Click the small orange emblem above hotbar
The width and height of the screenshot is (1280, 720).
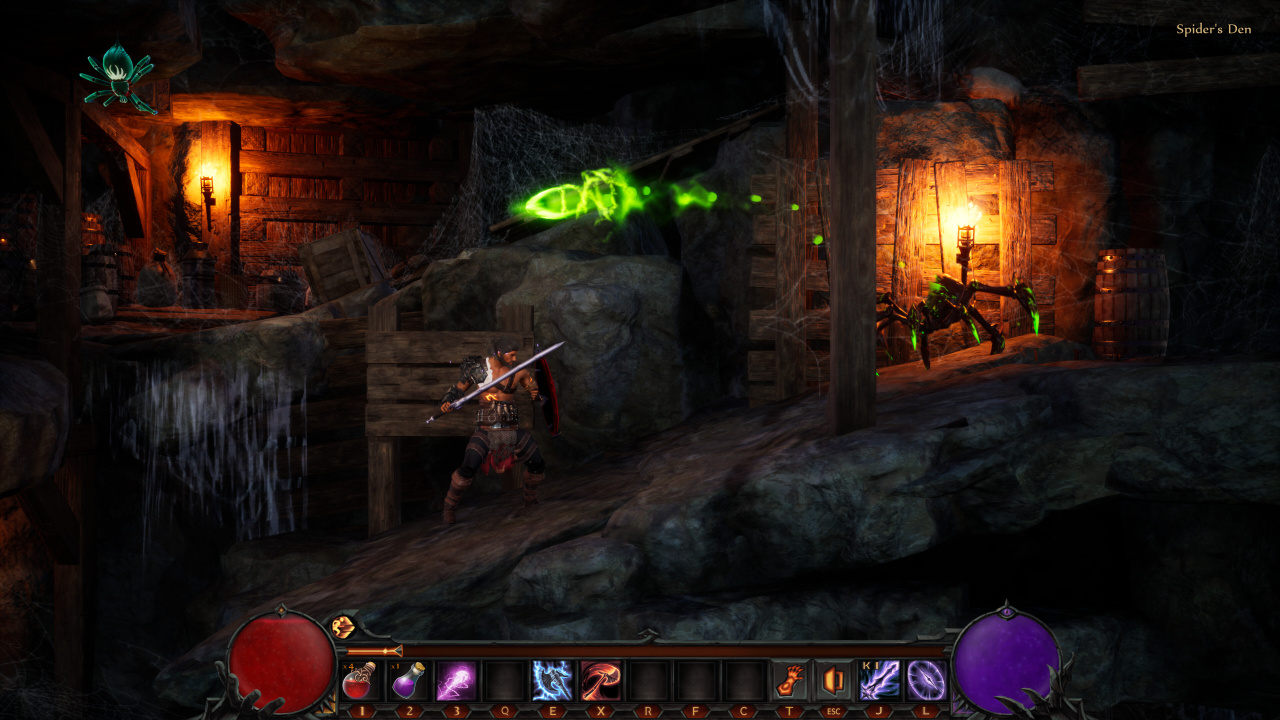[343, 627]
